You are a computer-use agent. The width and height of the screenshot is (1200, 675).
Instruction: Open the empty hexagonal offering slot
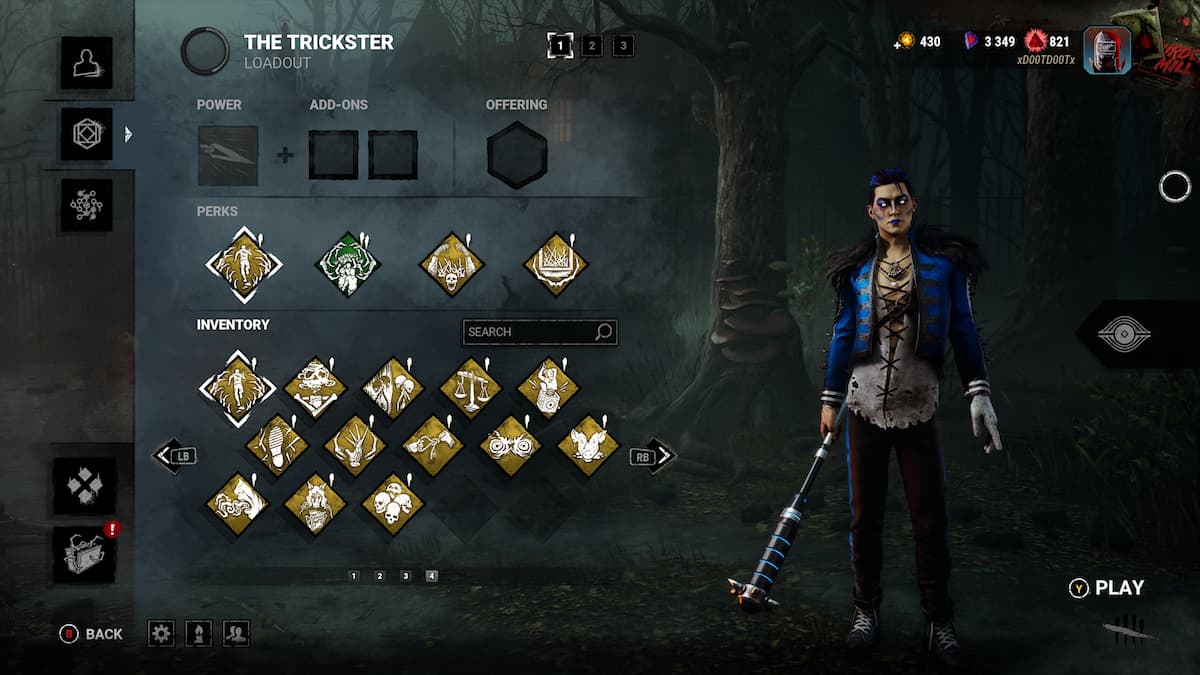click(517, 155)
